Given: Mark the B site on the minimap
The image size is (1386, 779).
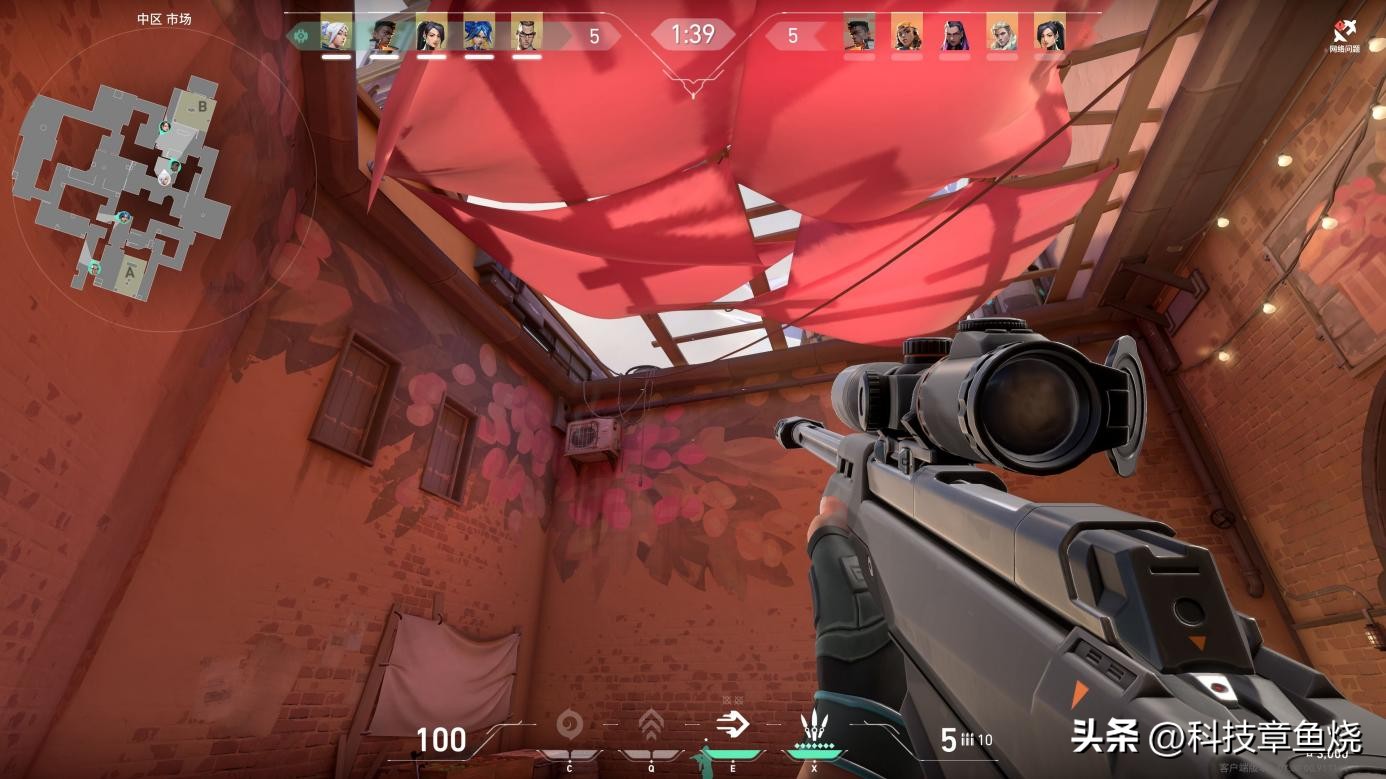Looking at the screenshot, I should (x=201, y=106).
